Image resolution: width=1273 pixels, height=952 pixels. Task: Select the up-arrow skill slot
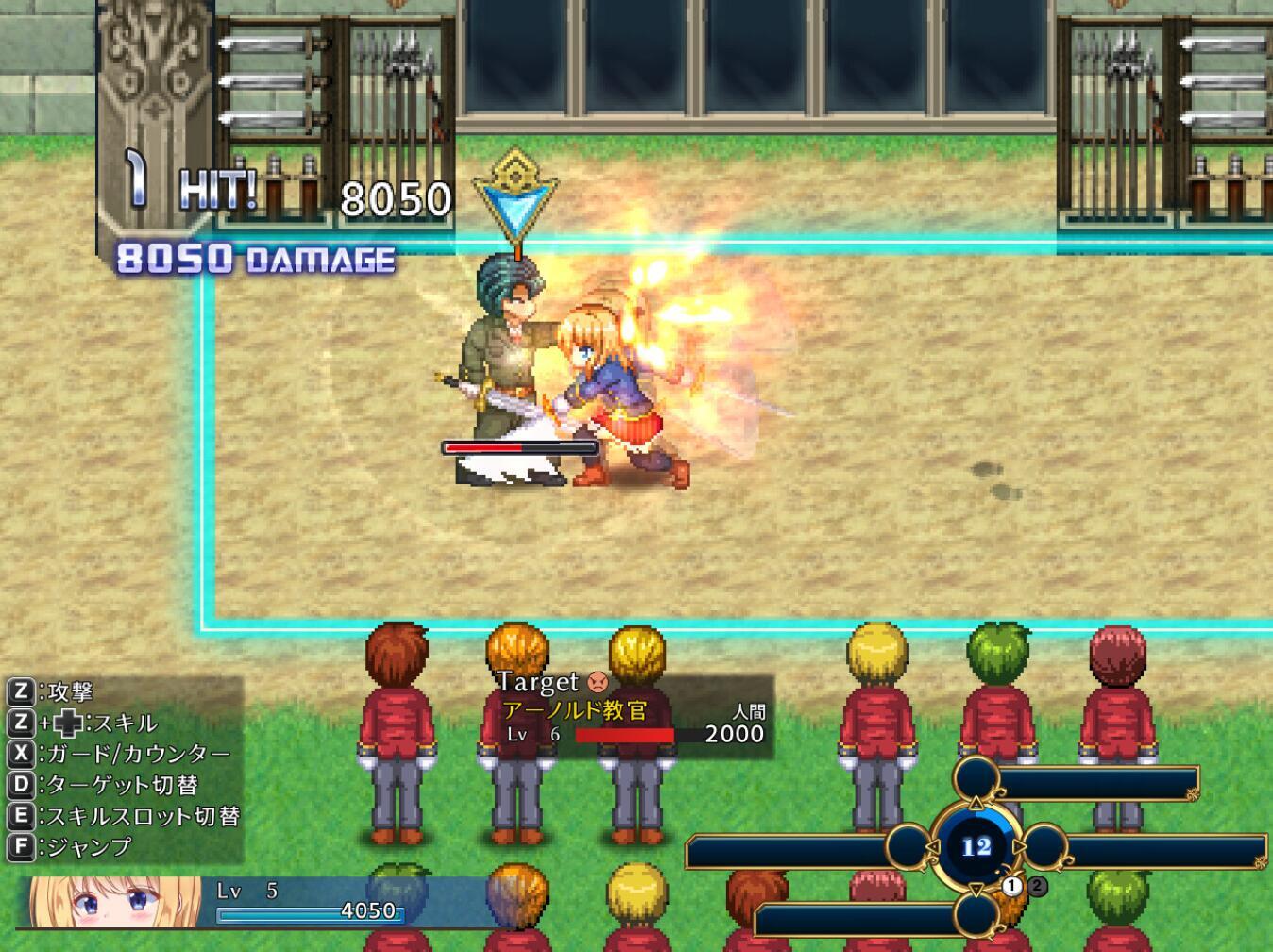coord(976,779)
